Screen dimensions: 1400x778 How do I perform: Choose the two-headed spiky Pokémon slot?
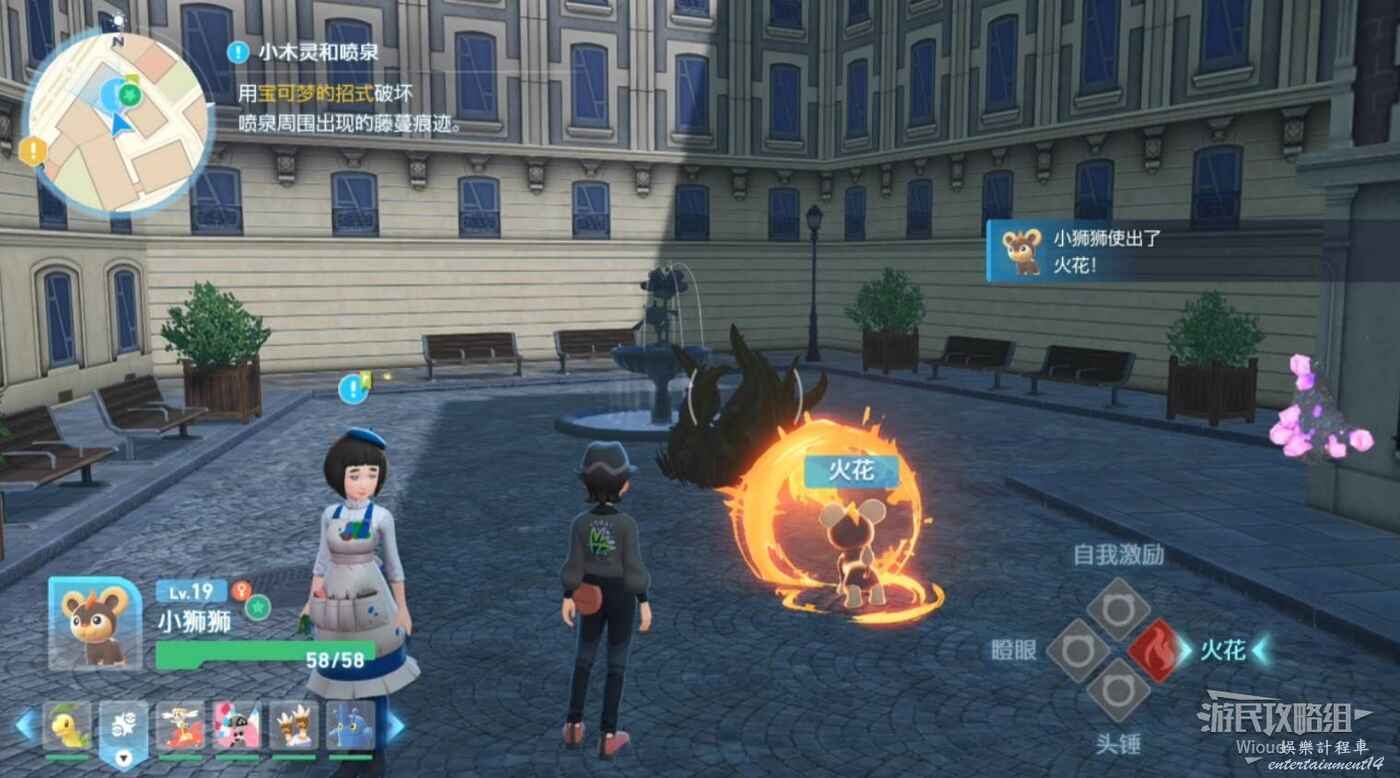(294, 727)
